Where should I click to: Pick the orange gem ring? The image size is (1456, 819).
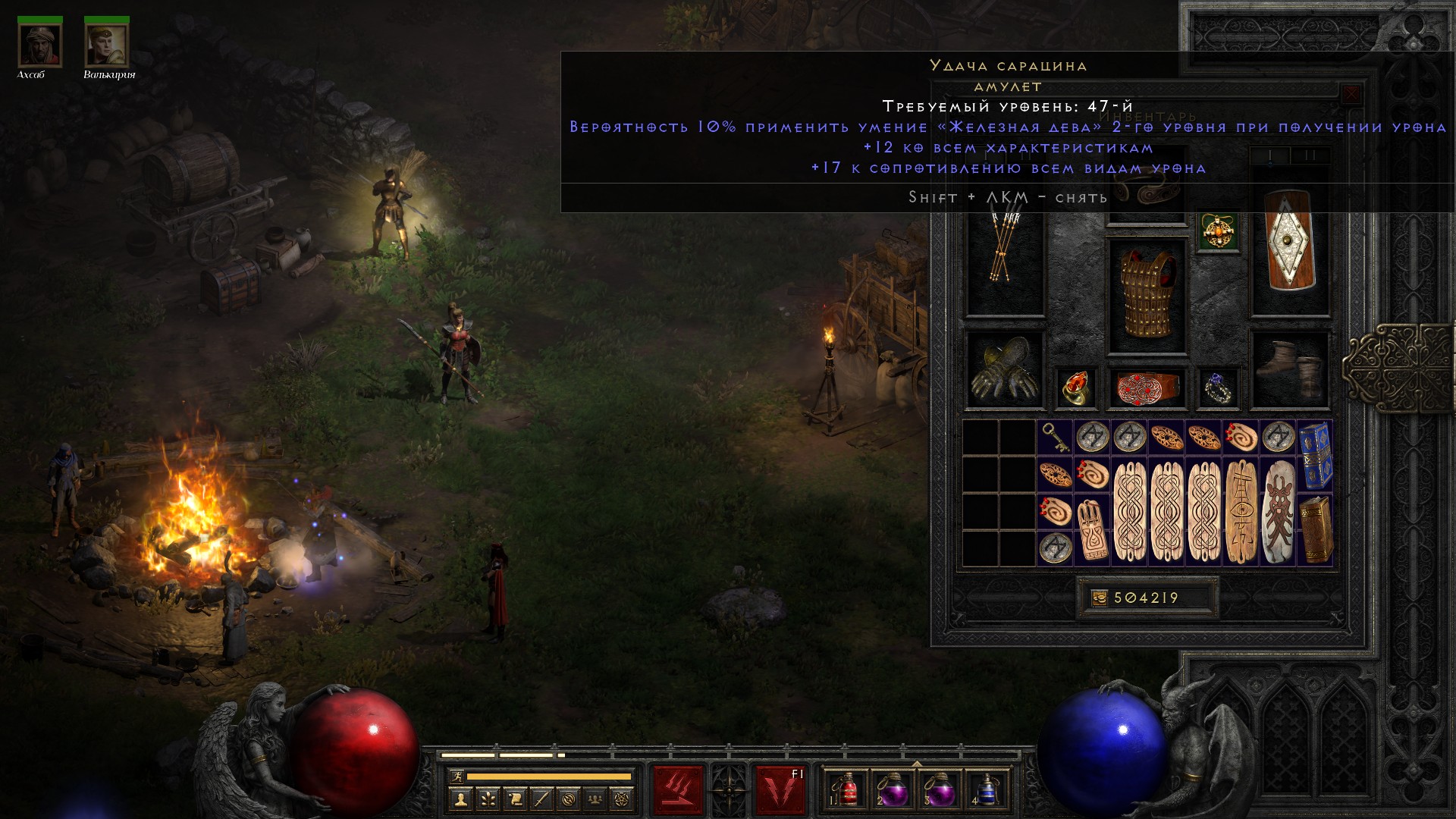[x=1075, y=388]
